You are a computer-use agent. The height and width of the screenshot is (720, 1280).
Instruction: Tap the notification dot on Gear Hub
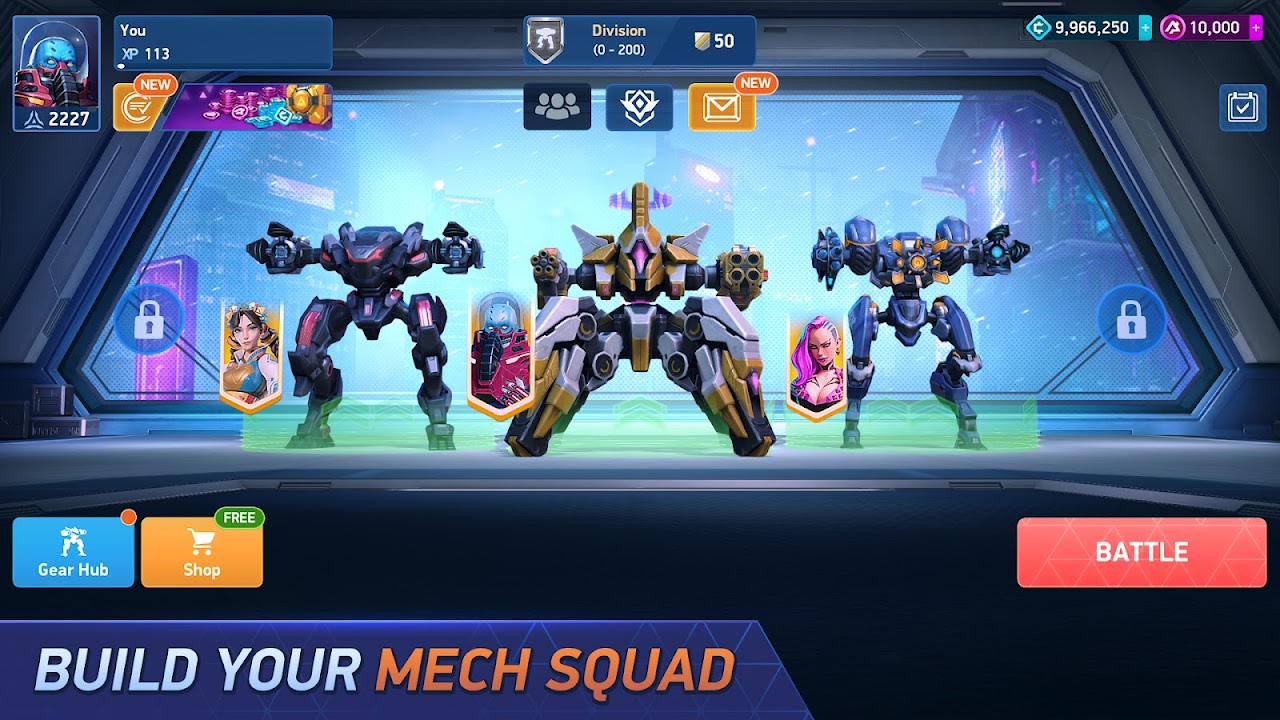pos(127,516)
